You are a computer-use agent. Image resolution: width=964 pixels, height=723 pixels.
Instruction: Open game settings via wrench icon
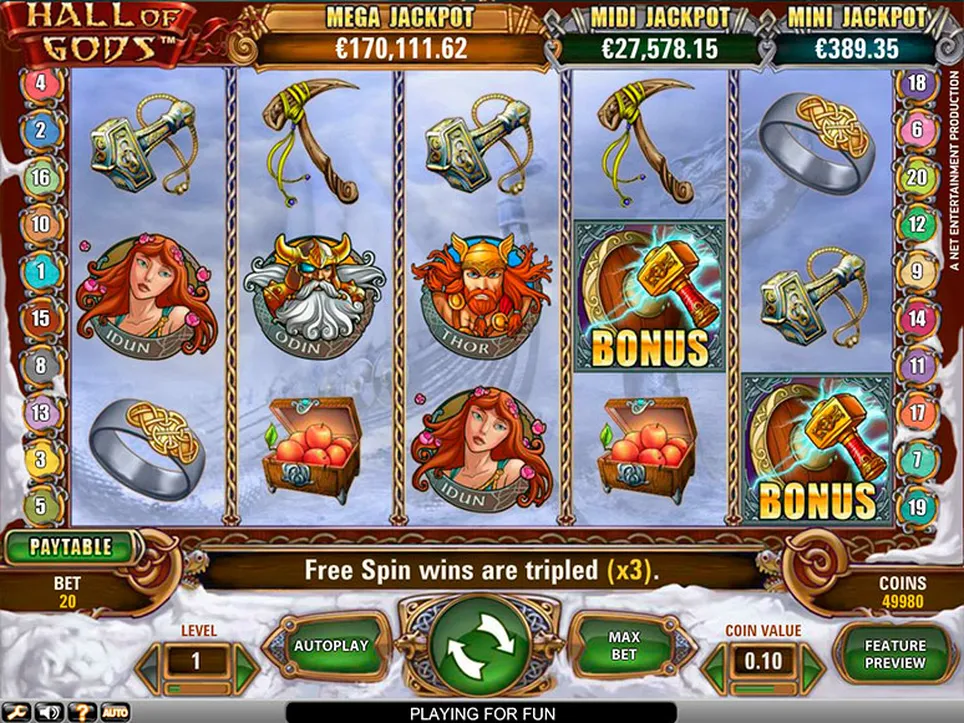click(17, 712)
